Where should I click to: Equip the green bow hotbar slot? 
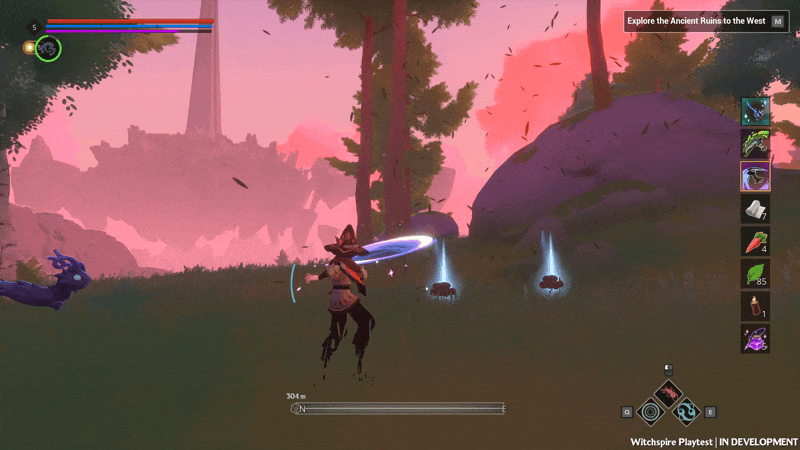(x=754, y=143)
